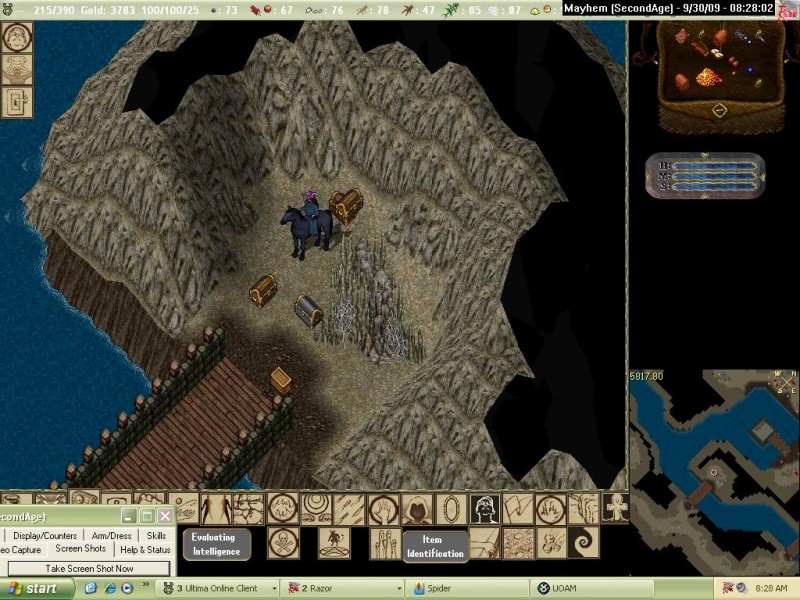Cast the hooded figure spell icon
800x600 pixels.
(x=417, y=509)
